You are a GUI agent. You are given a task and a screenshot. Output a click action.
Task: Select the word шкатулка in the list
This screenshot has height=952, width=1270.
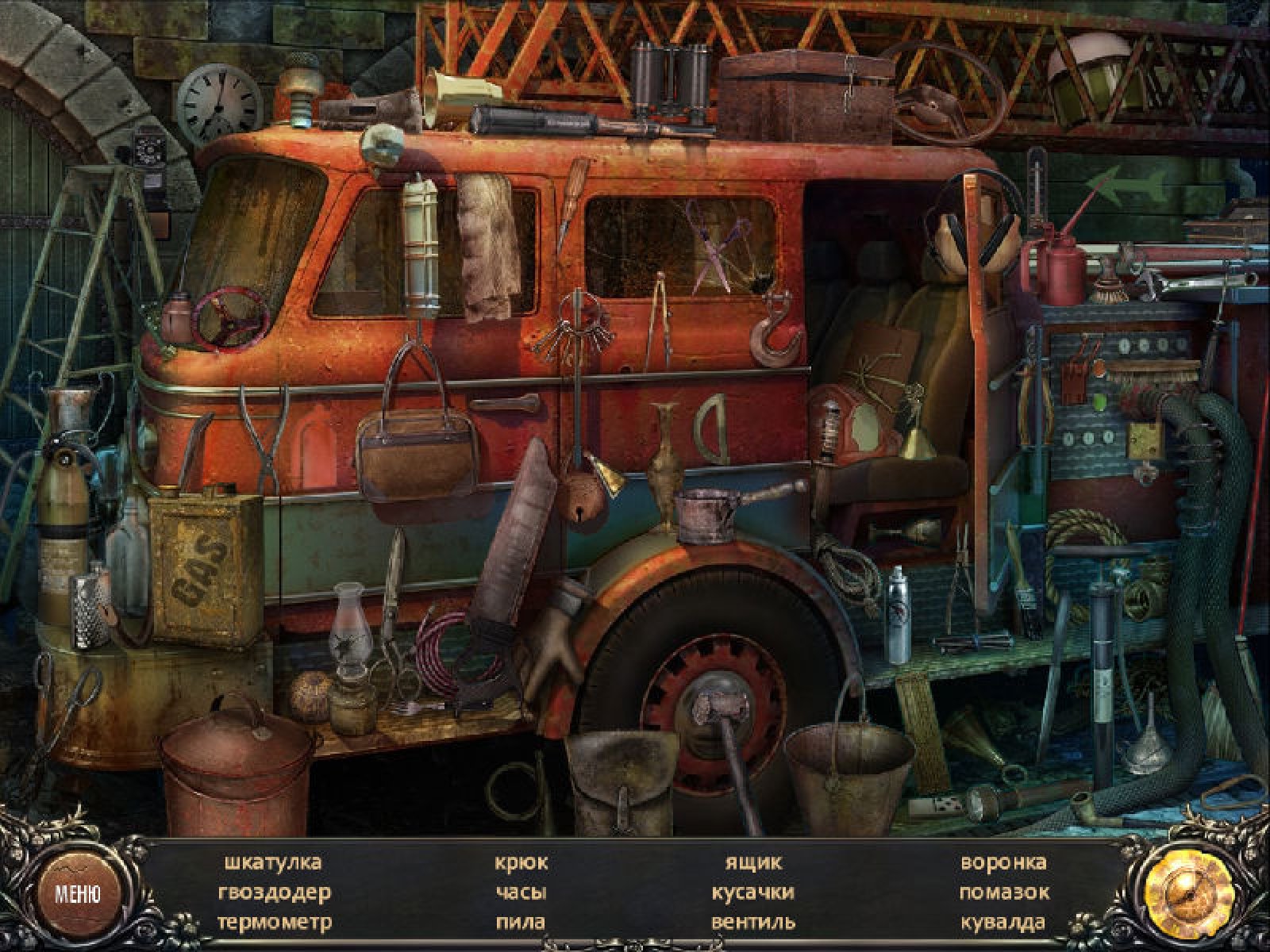(272, 862)
